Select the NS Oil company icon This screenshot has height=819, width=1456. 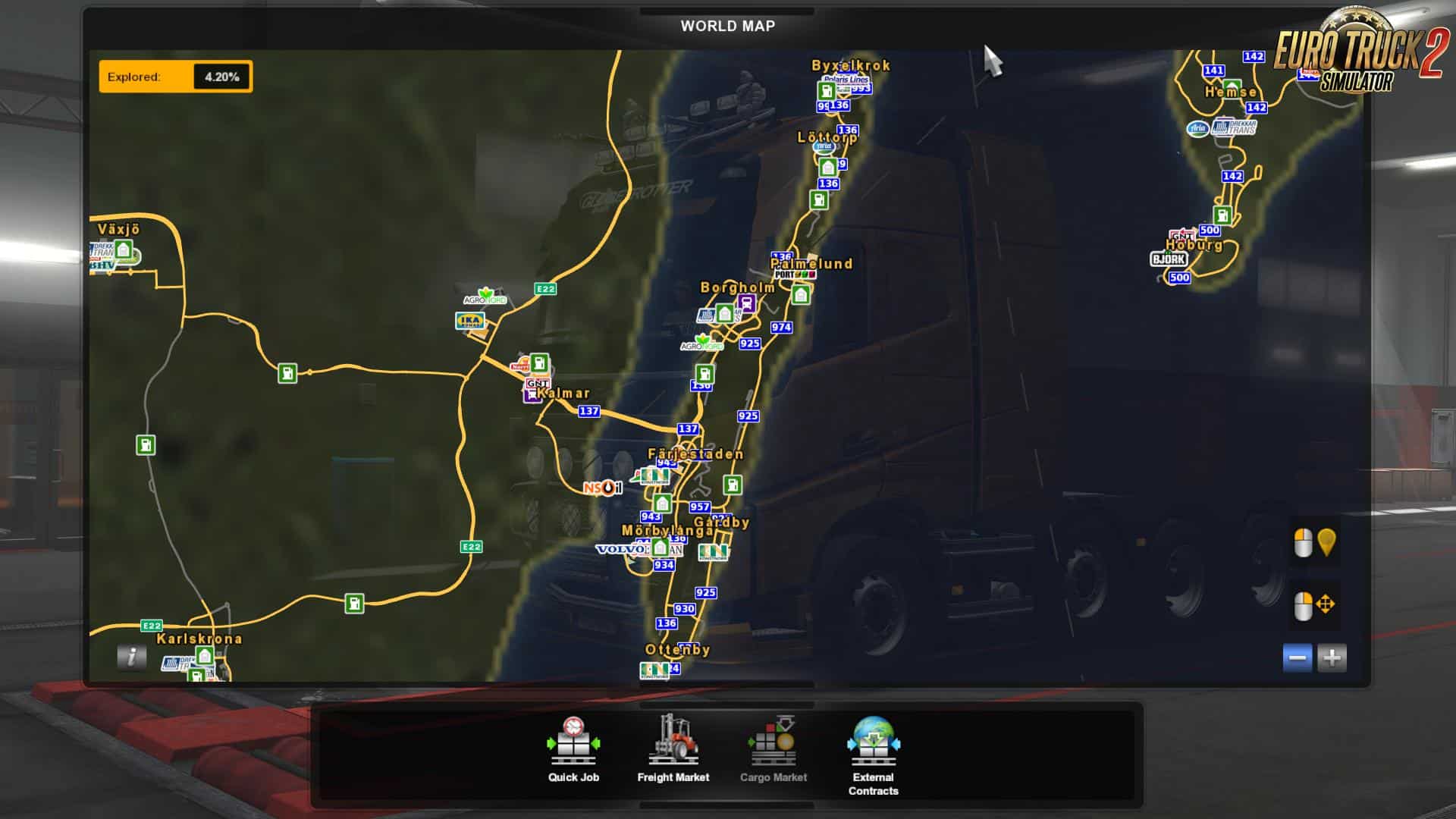pyautogui.click(x=602, y=488)
